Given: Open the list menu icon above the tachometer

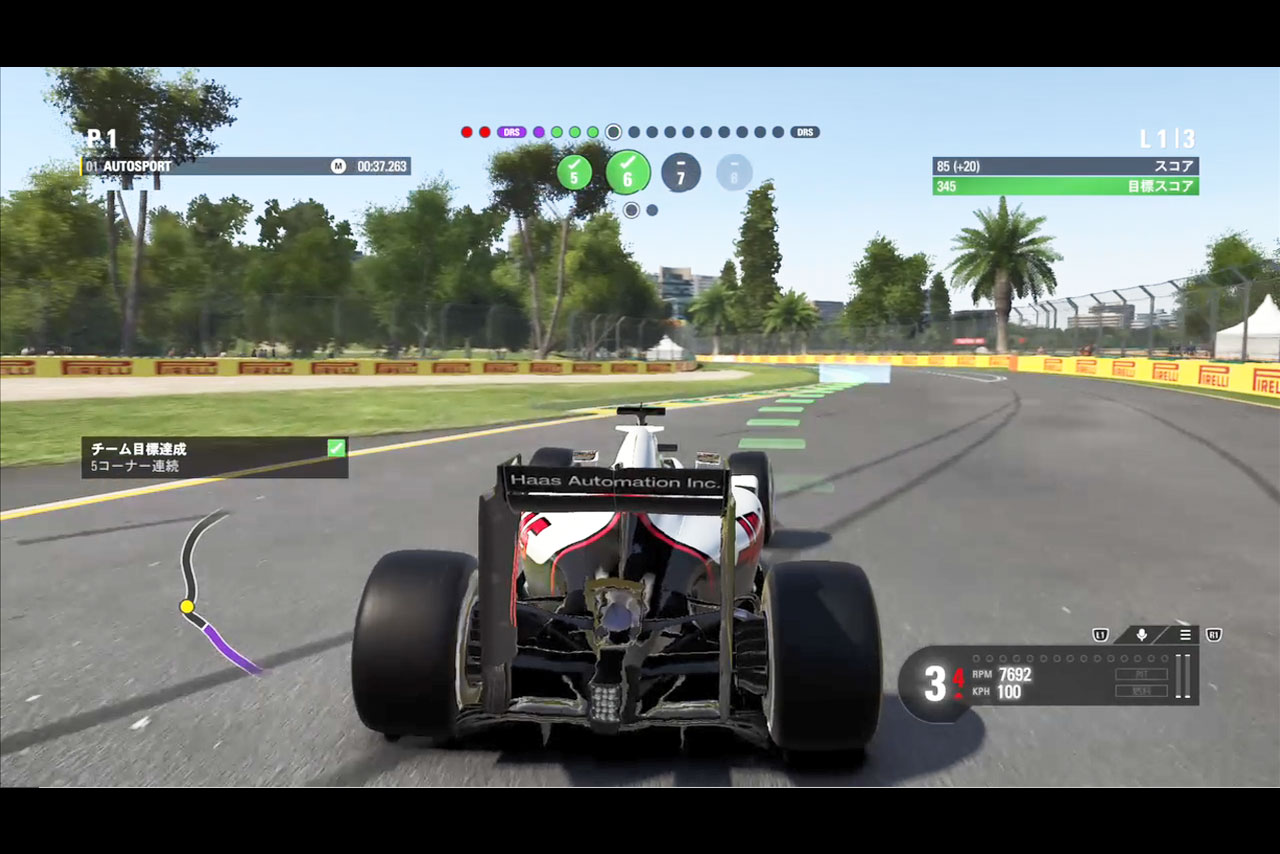Looking at the screenshot, I should click(1185, 635).
